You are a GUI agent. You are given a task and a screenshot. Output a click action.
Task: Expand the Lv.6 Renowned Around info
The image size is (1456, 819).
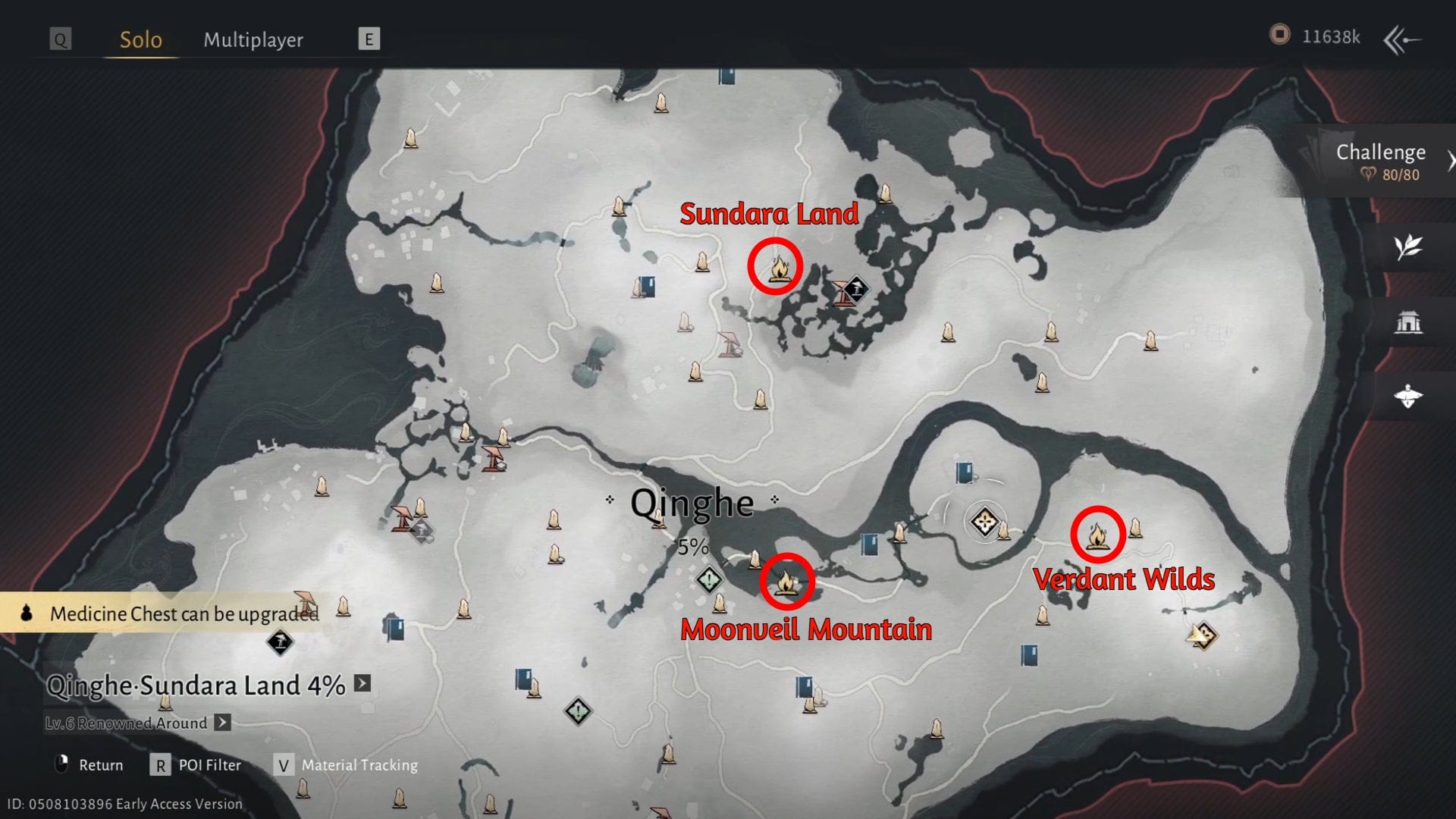221,723
